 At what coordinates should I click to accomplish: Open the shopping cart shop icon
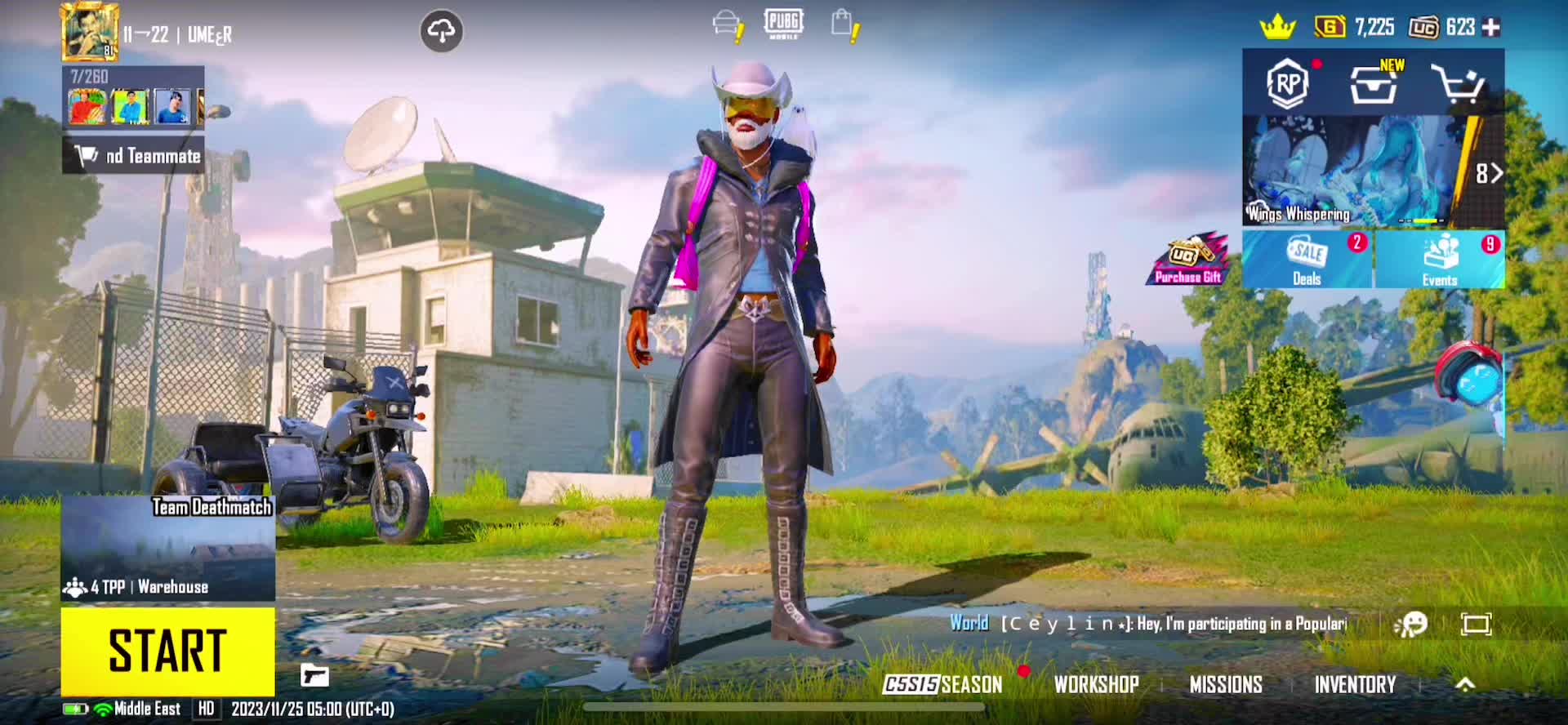coord(1458,83)
